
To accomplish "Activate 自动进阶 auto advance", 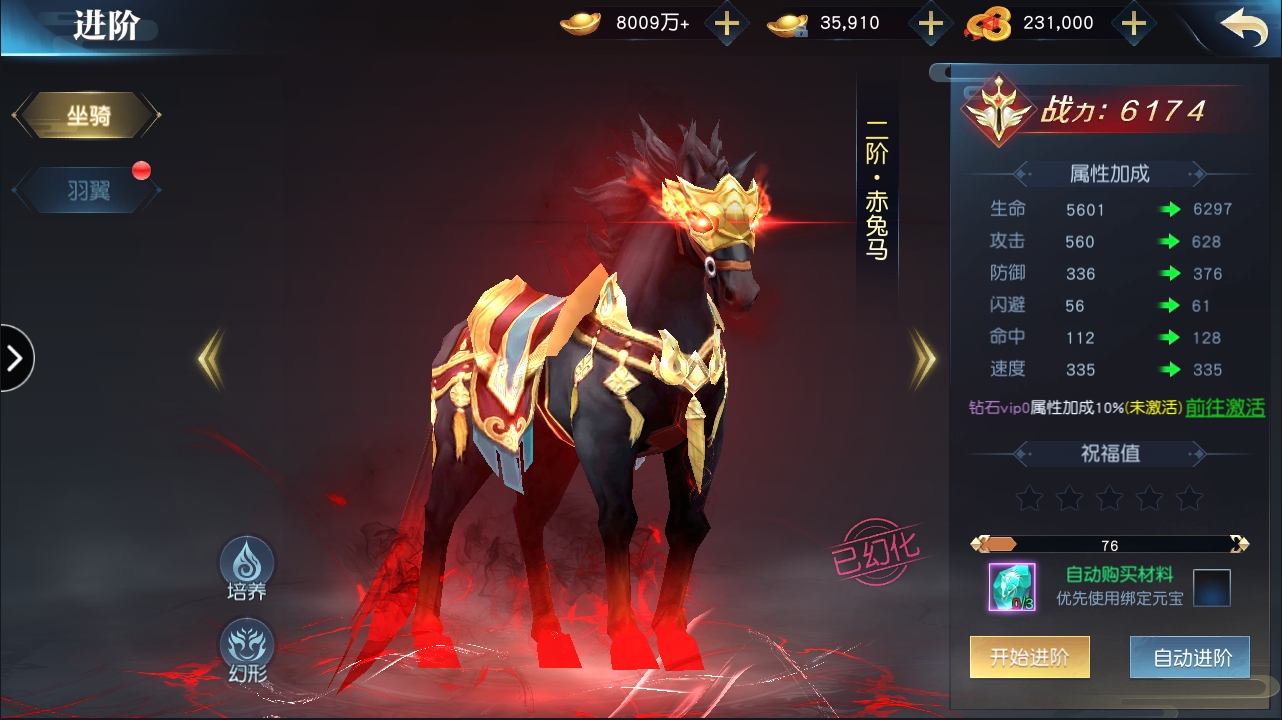I will [1190, 657].
